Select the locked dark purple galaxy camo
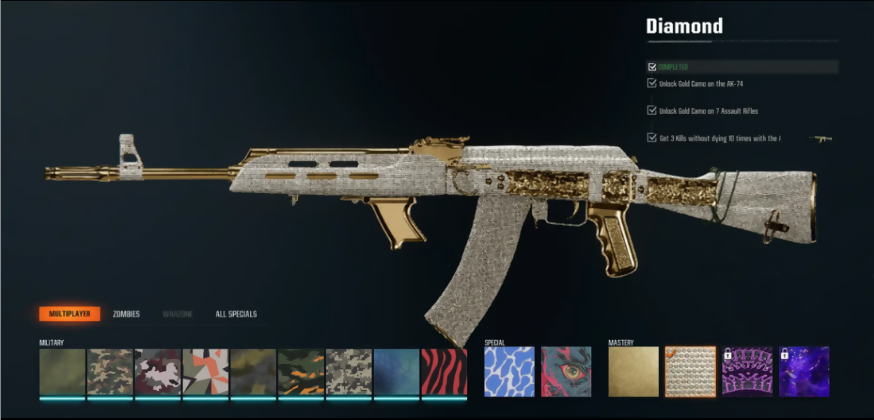Image resolution: width=874 pixels, height=420 pixels. click(x=804, y=372)
